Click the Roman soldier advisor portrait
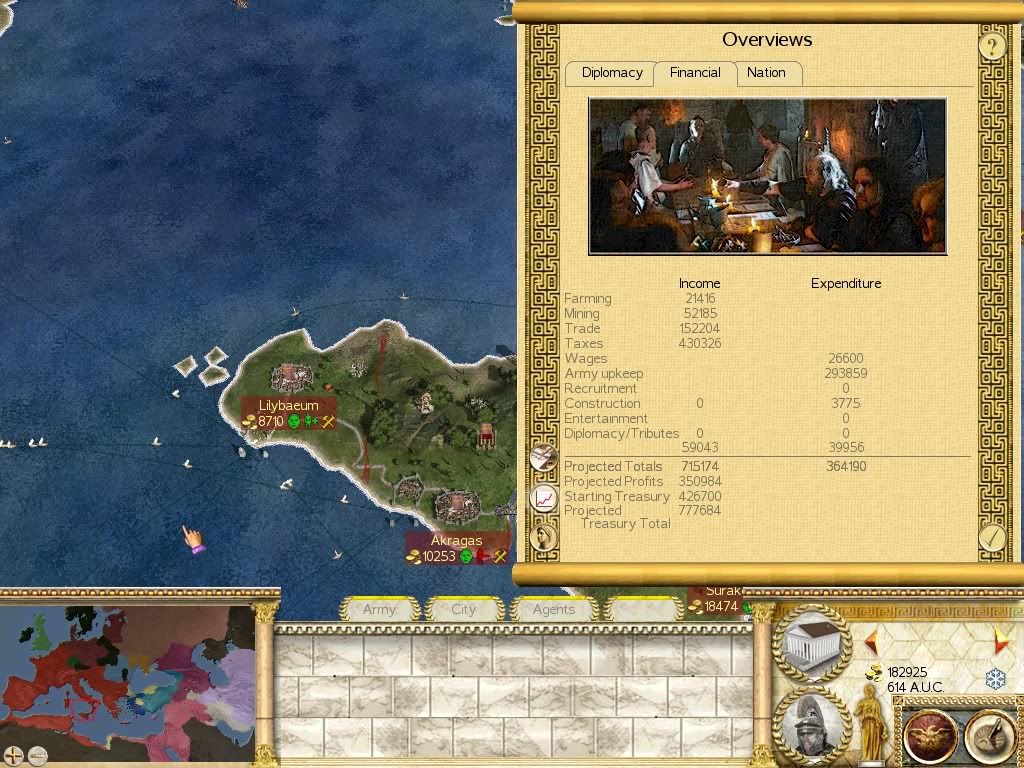Screen dimensions: 1024x768 click(812, 724)
